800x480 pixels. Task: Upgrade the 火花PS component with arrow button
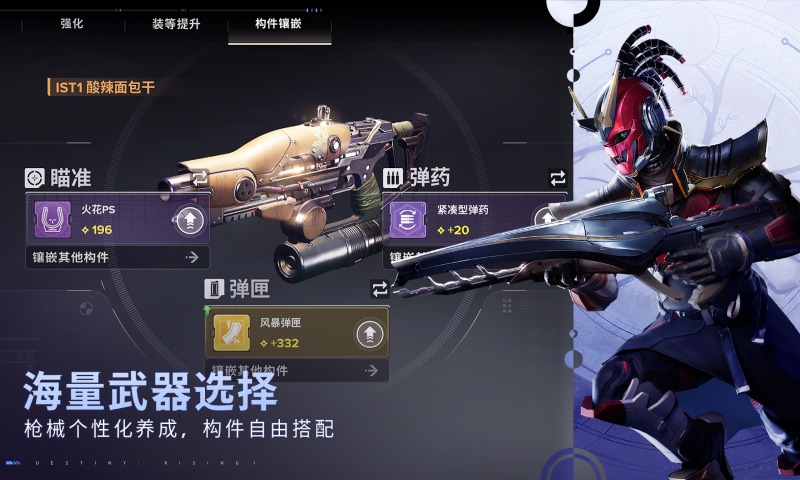pyautogui.click(x=190, y=221)
